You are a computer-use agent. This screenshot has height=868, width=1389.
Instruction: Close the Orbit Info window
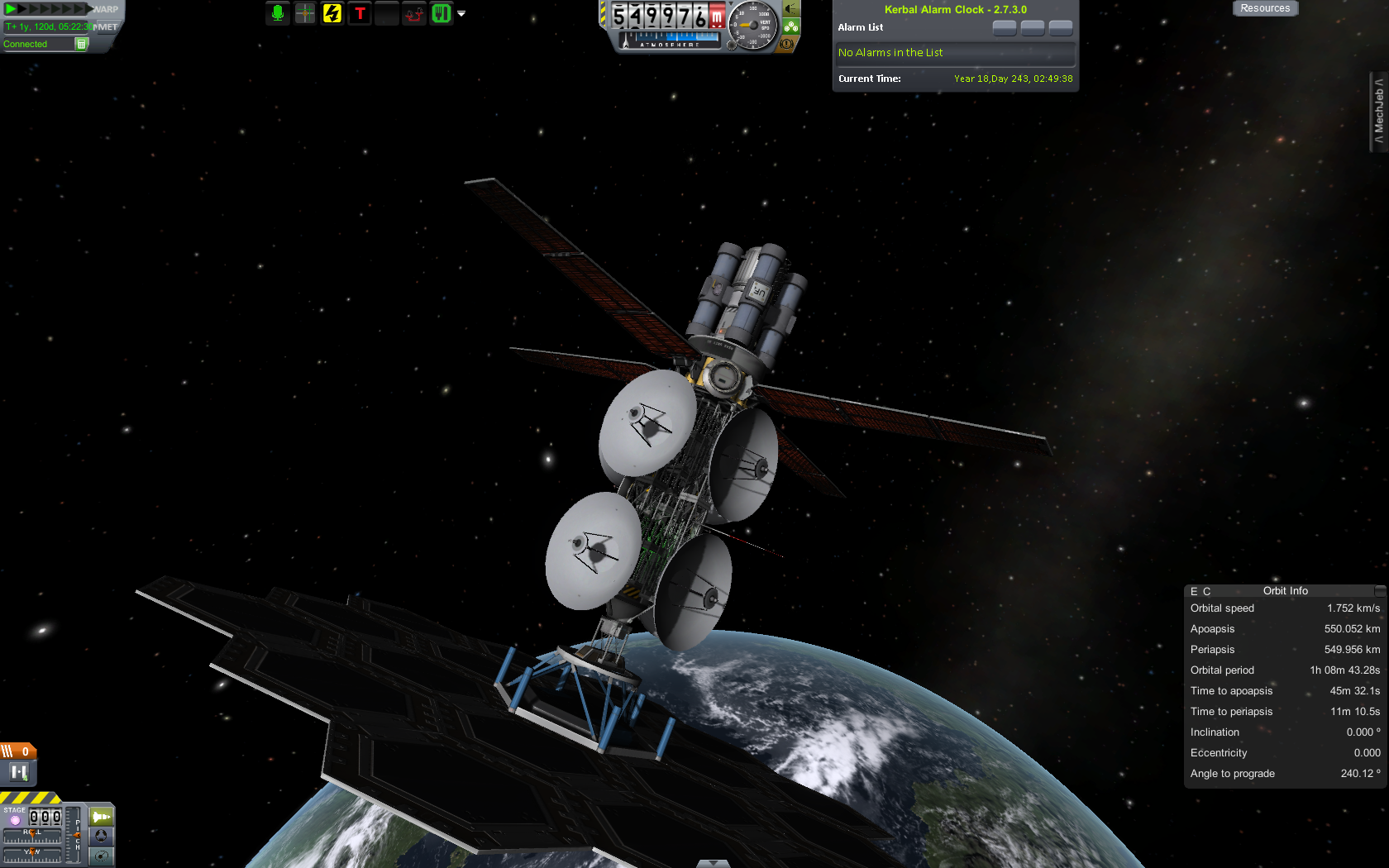point(1379,591)
